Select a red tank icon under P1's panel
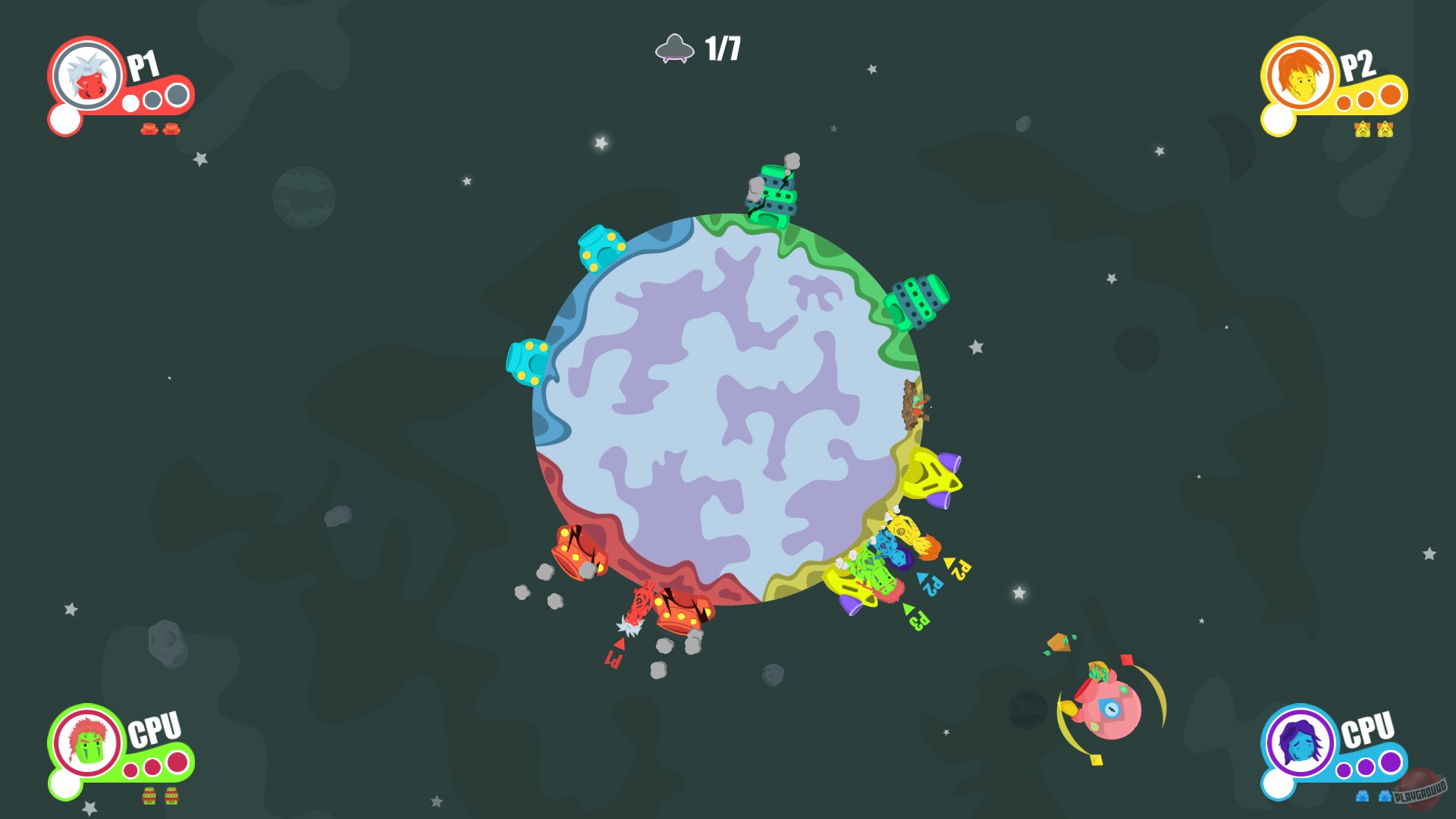This screenshot has height=819, width=1456. [149, 130]
